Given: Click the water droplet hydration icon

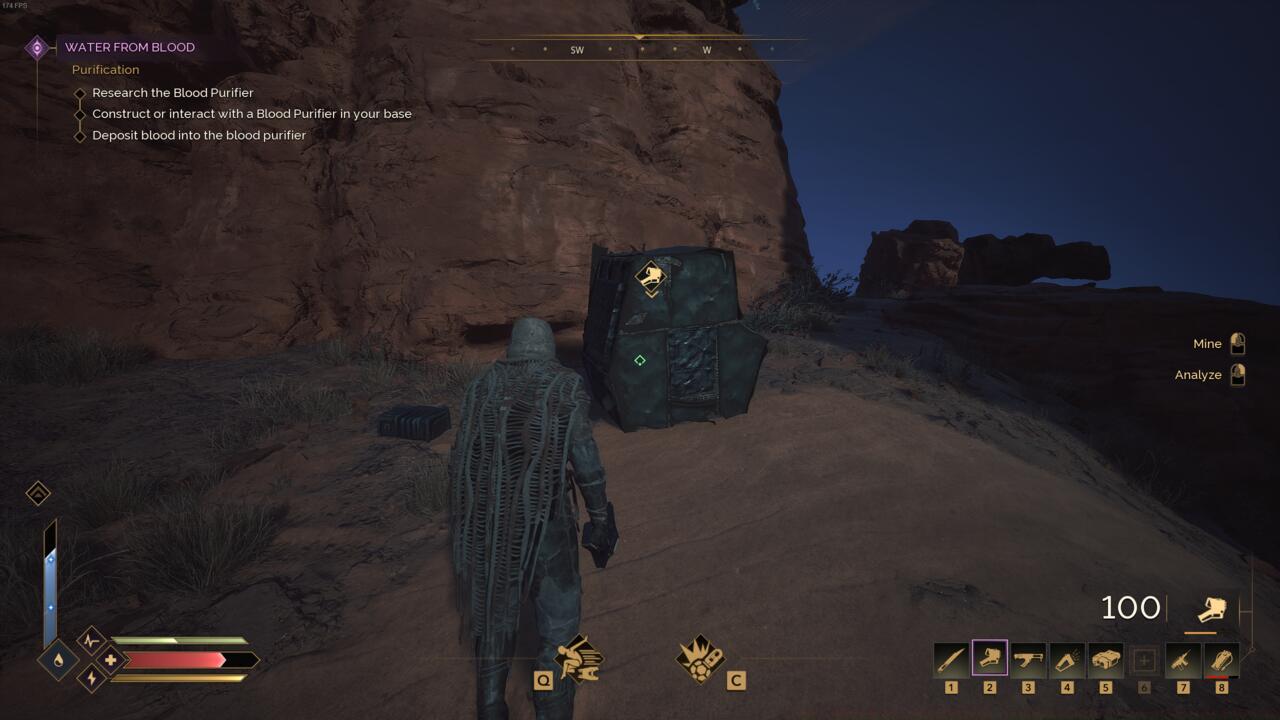Looking at the screenshot, I should point(57,661).
